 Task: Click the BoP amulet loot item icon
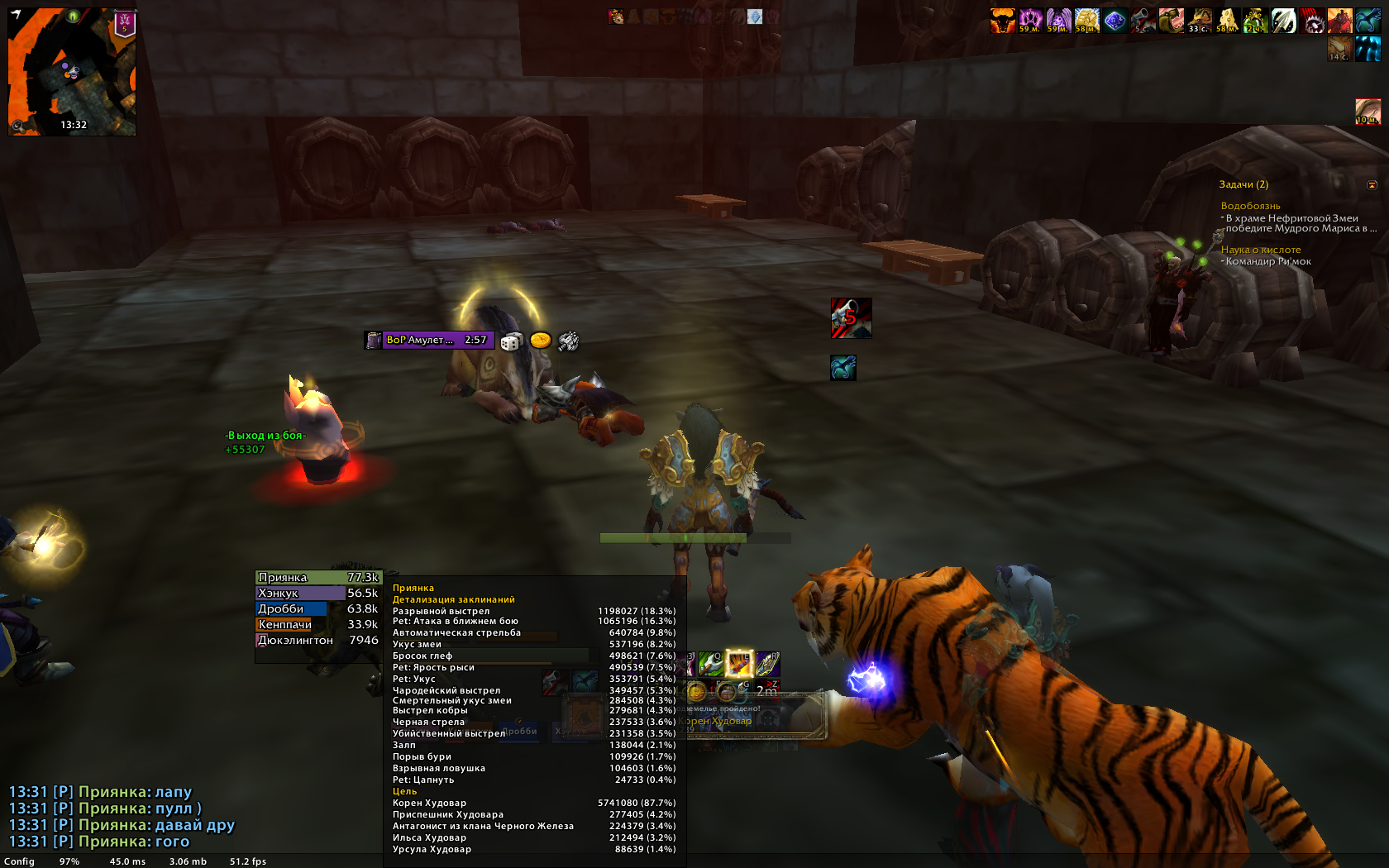point(374,340)
